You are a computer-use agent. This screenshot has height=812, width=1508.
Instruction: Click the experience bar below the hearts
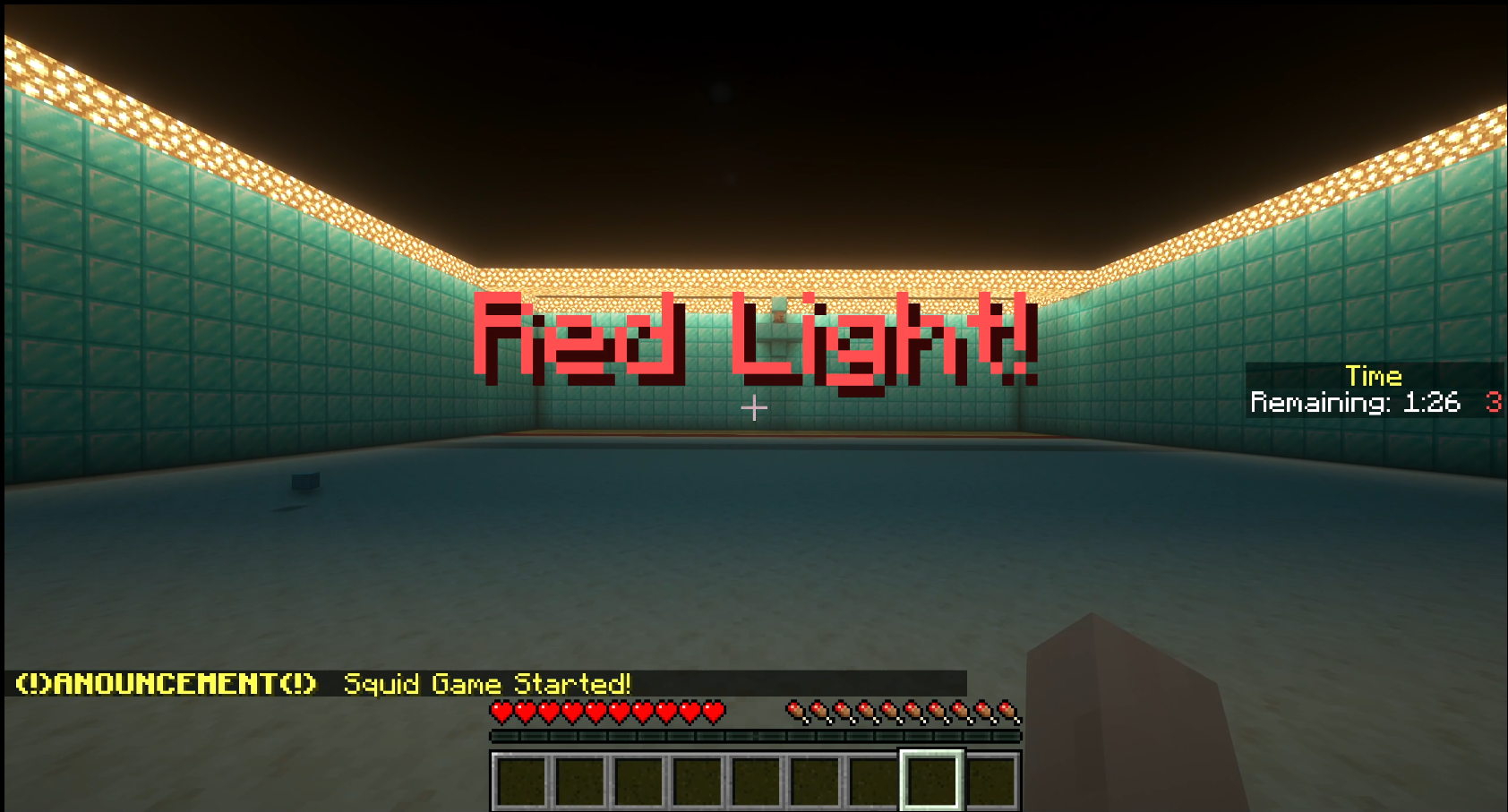coord(755,738)
